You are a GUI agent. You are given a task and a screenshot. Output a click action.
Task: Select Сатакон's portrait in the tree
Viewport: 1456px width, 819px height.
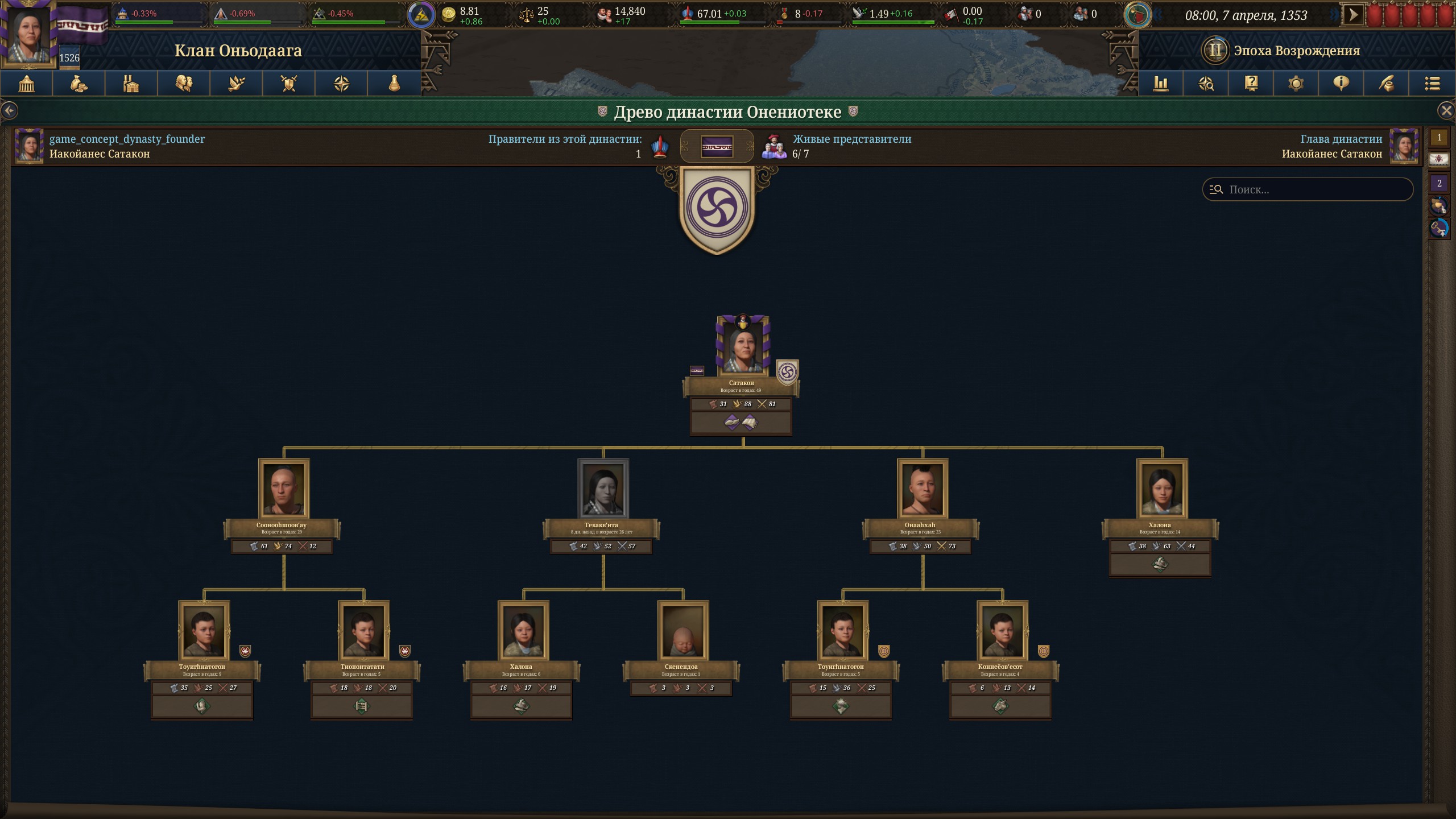(x=742, y=346)
